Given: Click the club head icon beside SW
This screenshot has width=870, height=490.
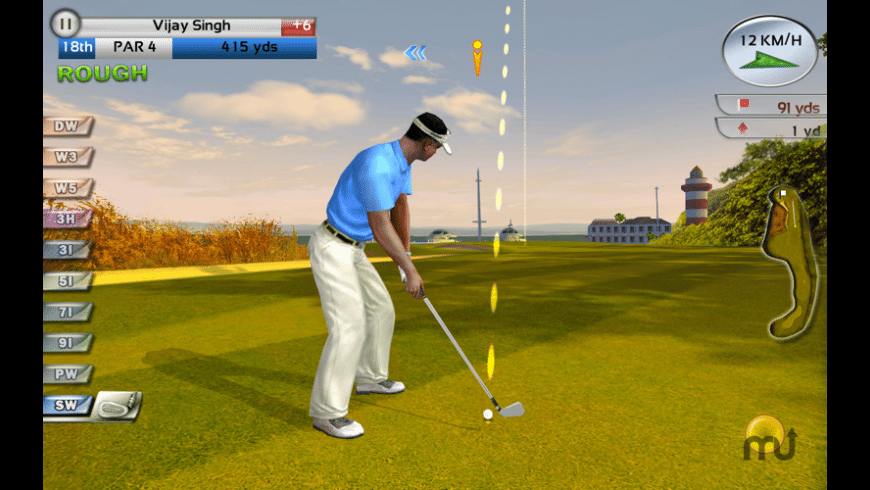Looking at the screenshot, I should [x=118, y=405].
